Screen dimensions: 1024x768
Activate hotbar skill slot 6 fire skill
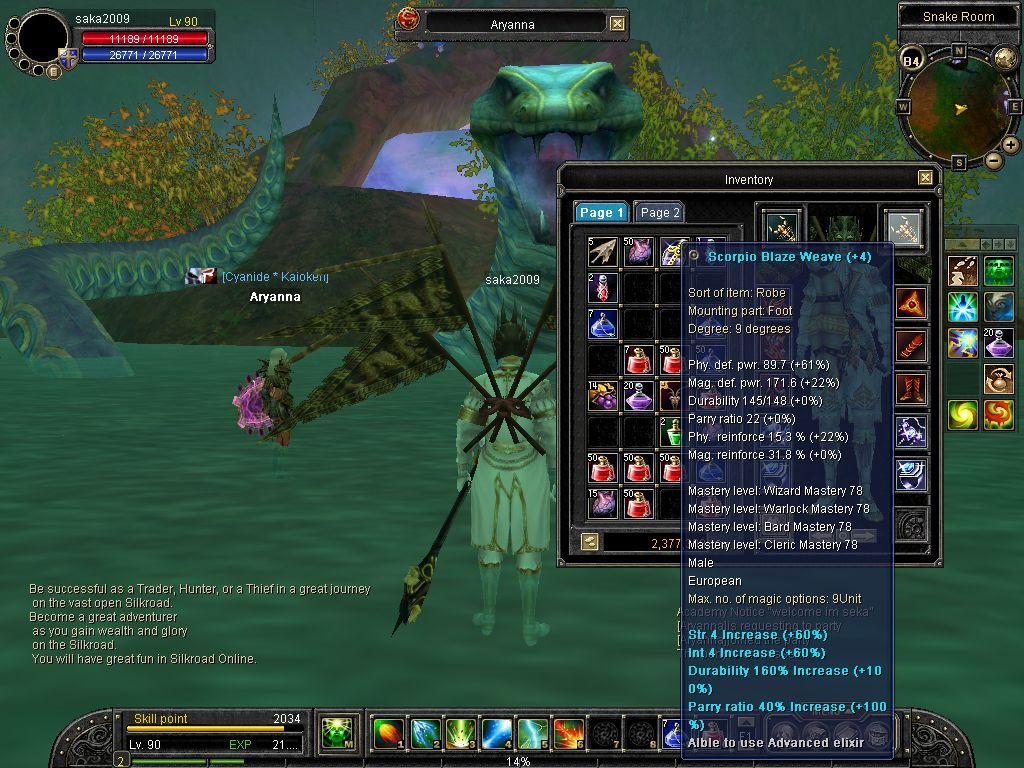point(569,735)
